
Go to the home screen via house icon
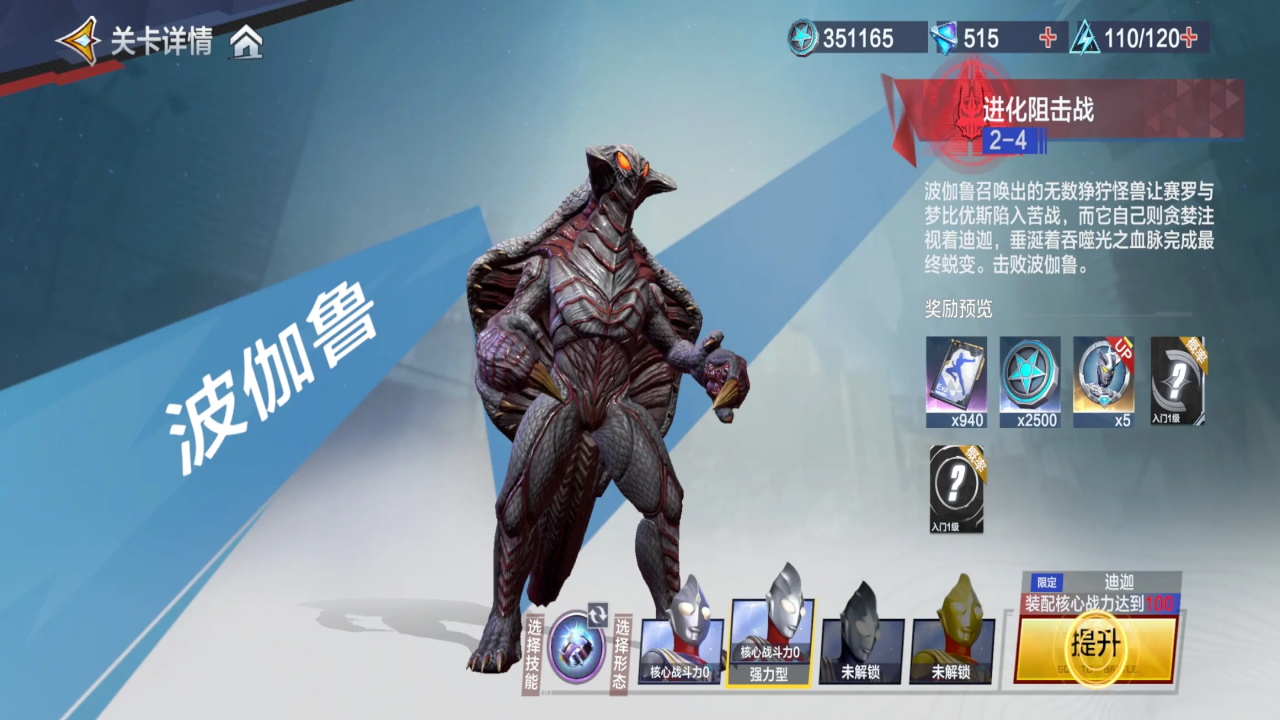[246, 42]
